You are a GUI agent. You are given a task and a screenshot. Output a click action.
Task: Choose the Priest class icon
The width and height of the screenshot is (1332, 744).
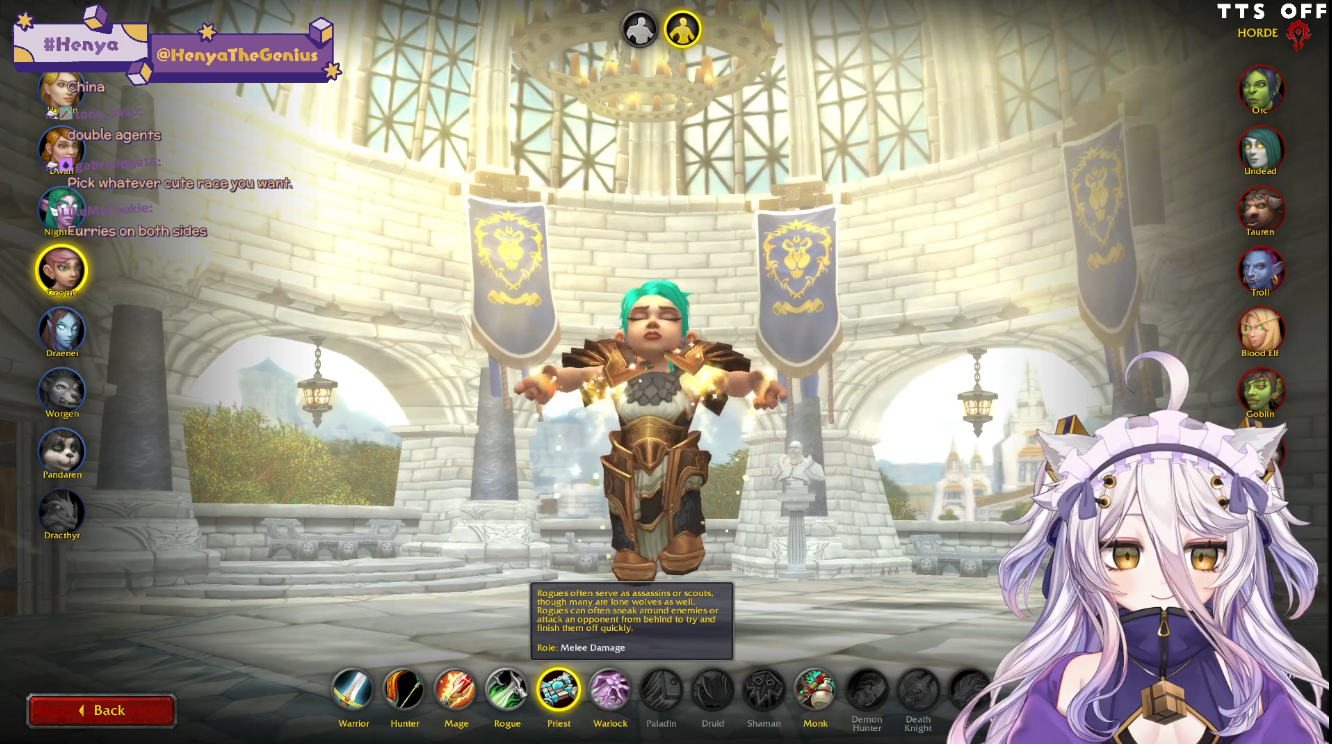pos(558,690)
